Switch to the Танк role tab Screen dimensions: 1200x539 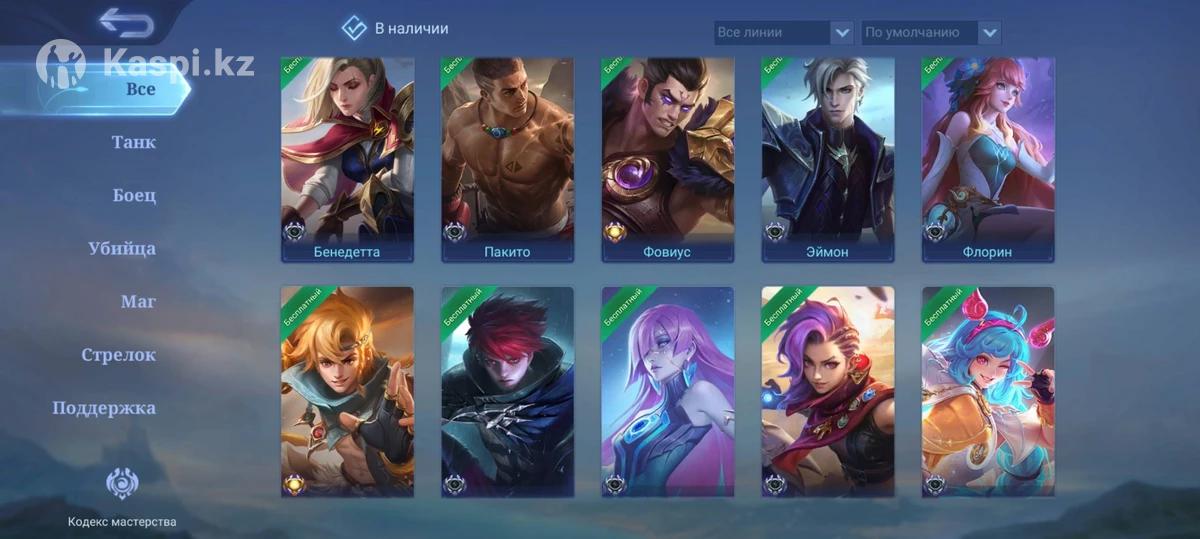click(134, 142)
